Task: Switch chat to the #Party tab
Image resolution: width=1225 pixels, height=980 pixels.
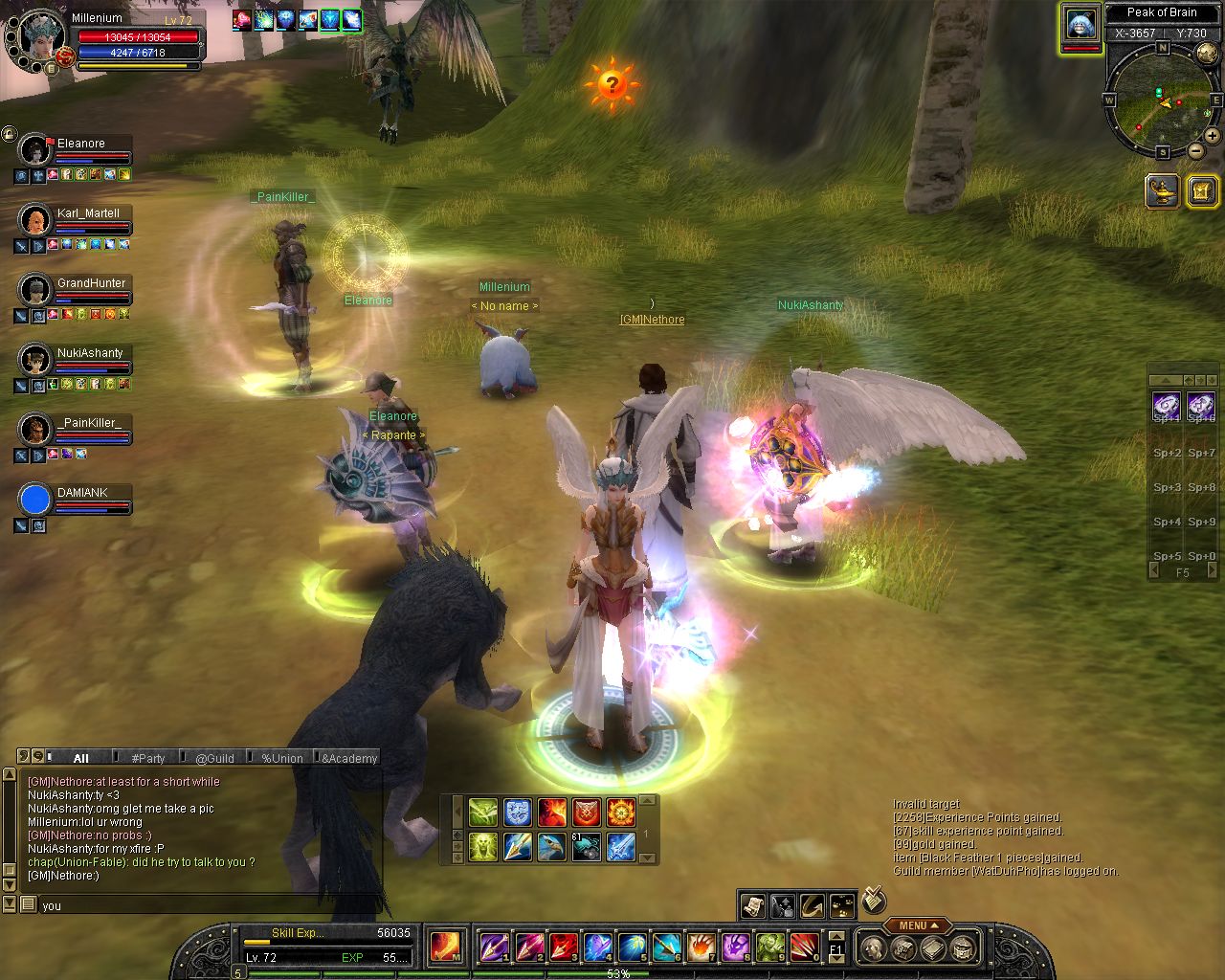Action: tap(147, 758)
